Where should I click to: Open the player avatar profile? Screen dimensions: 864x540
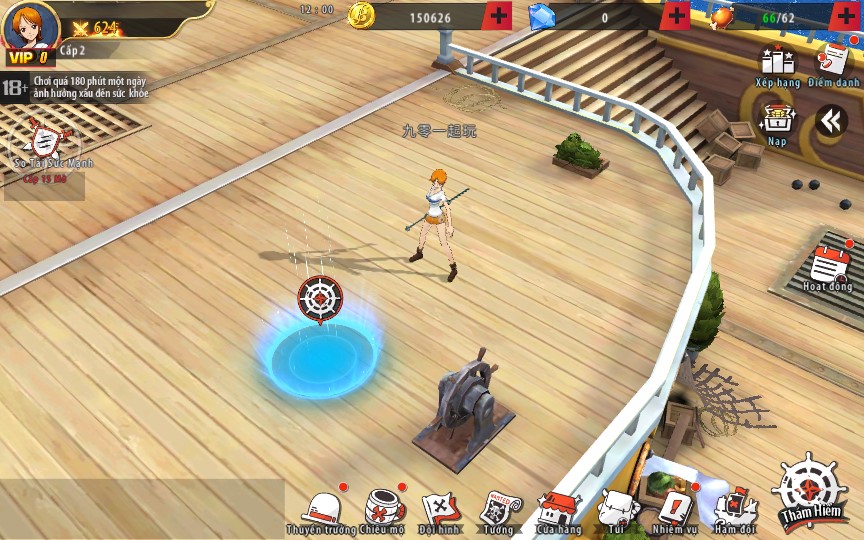(31, 25)
